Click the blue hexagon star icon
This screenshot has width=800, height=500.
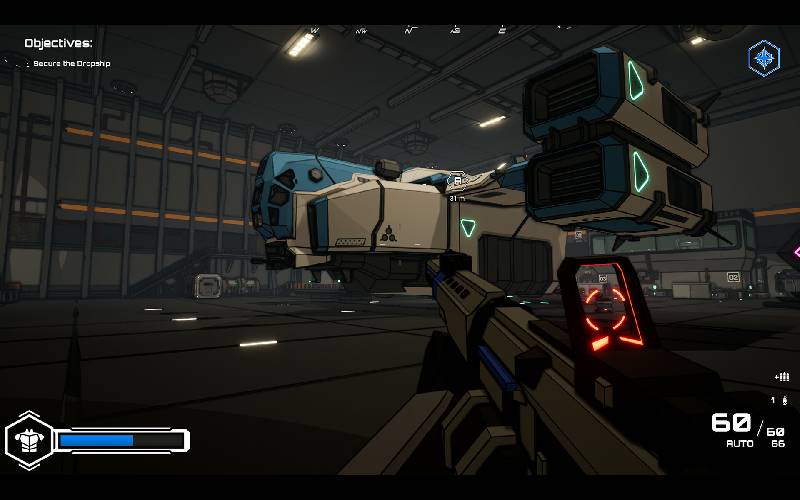pyautogui.click(x=764, y=58)
